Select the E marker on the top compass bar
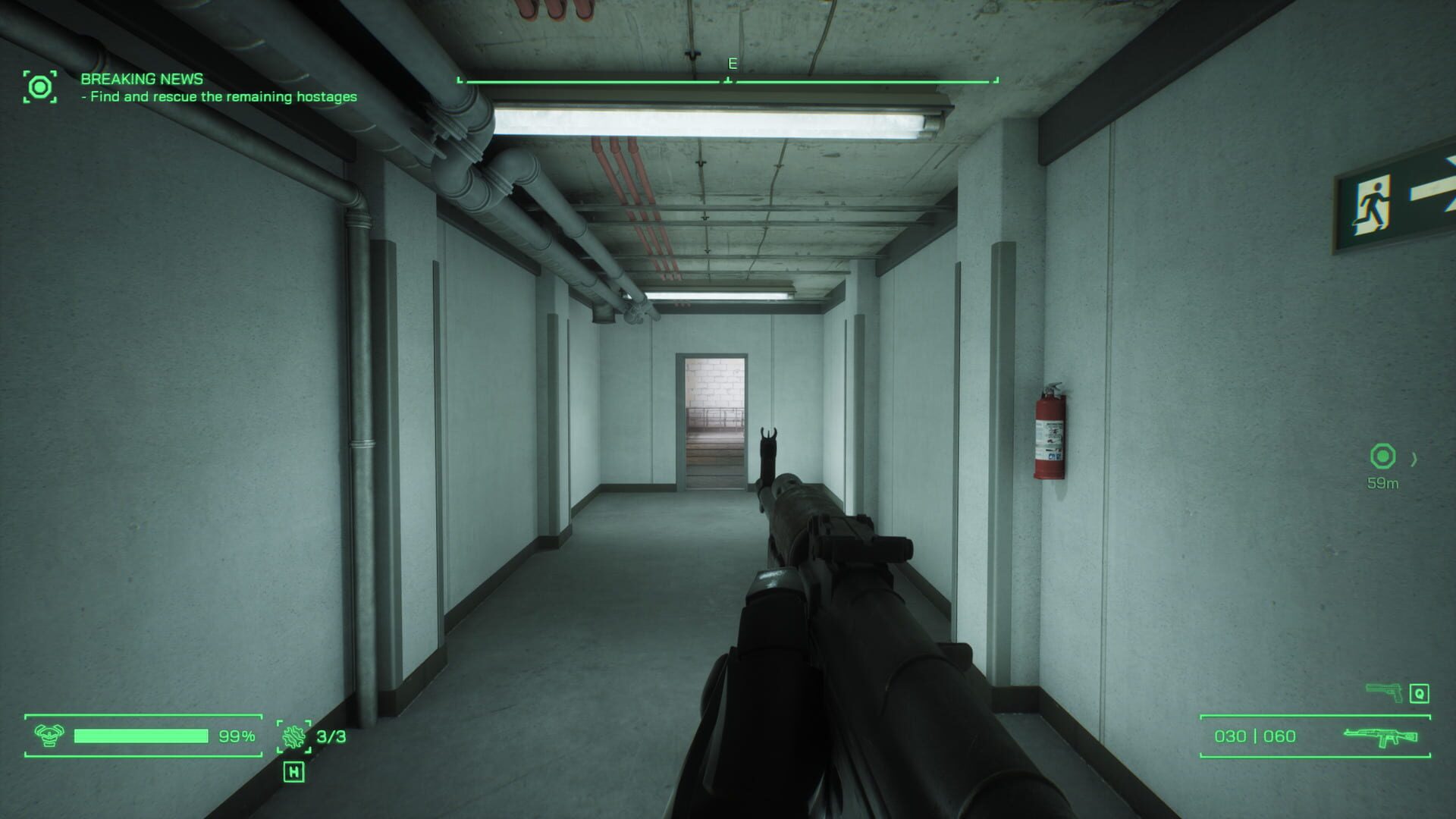 tap(730, 64)
